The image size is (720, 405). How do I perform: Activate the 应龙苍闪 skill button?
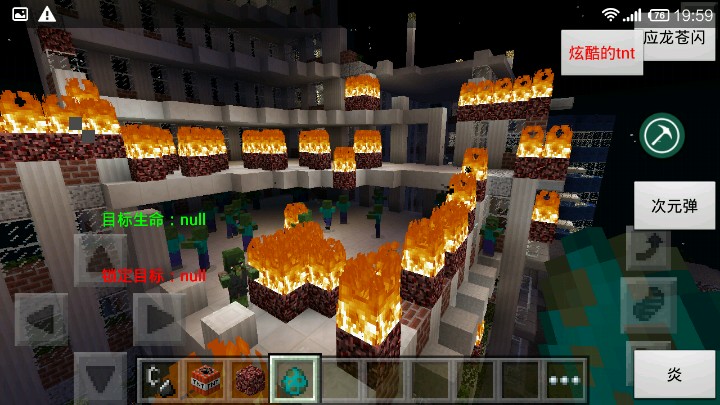(678, 38)
